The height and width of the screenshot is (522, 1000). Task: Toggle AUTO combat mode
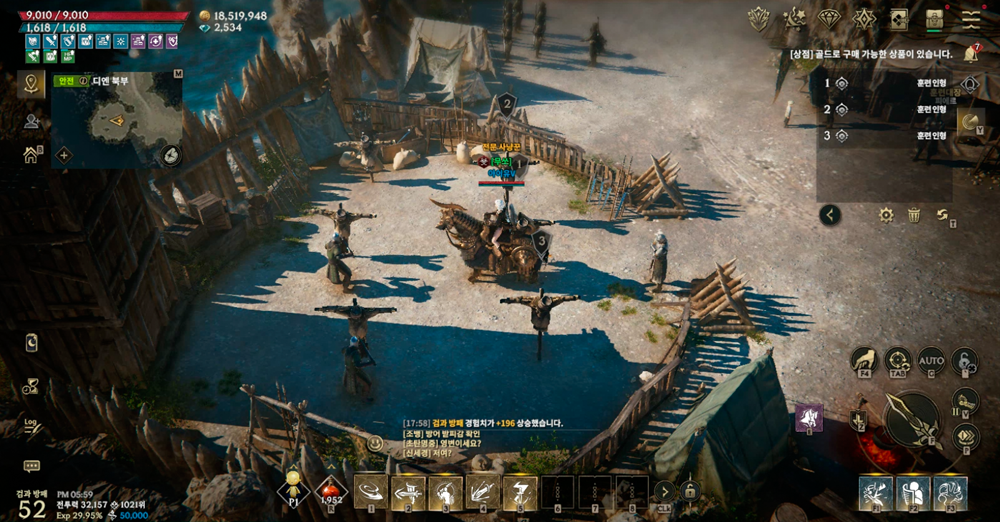931,360
